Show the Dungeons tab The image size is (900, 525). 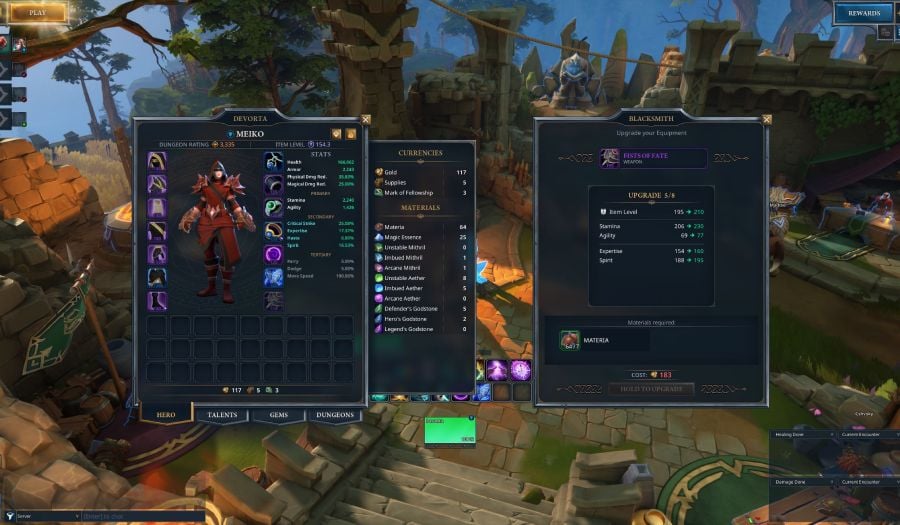click(x=334, y=415)
